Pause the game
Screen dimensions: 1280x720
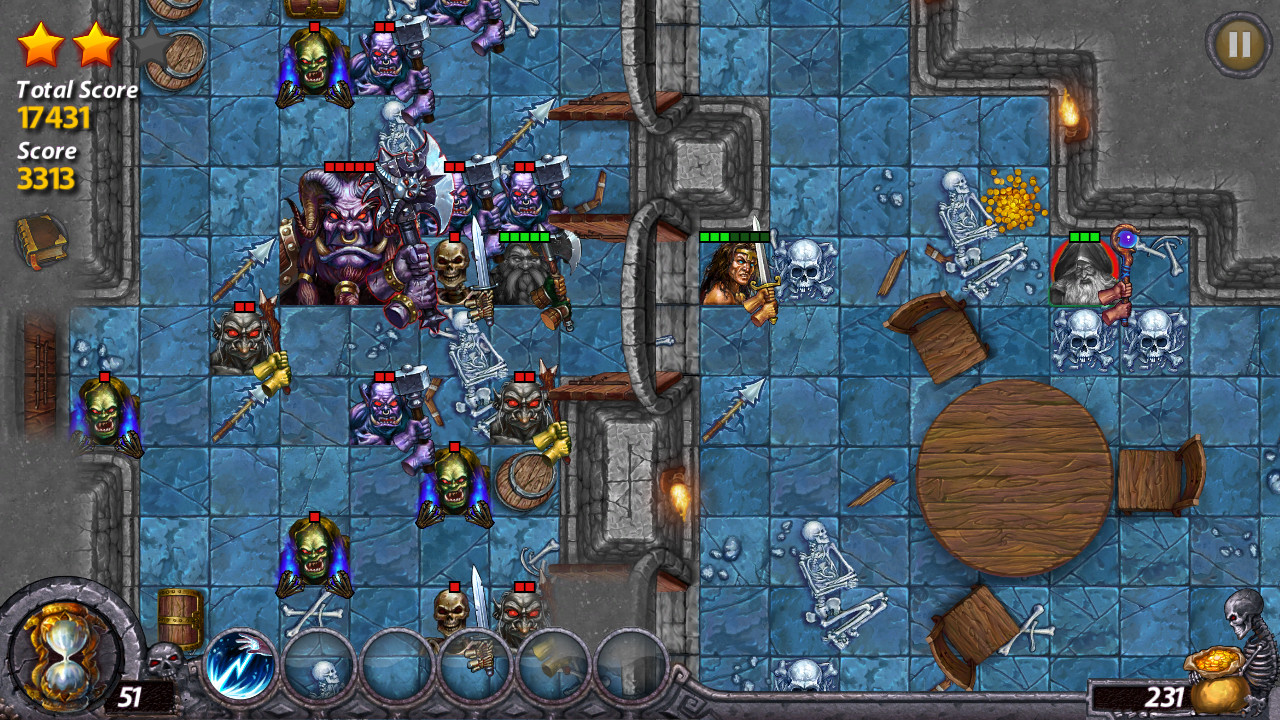click(x=1239, y=44)
